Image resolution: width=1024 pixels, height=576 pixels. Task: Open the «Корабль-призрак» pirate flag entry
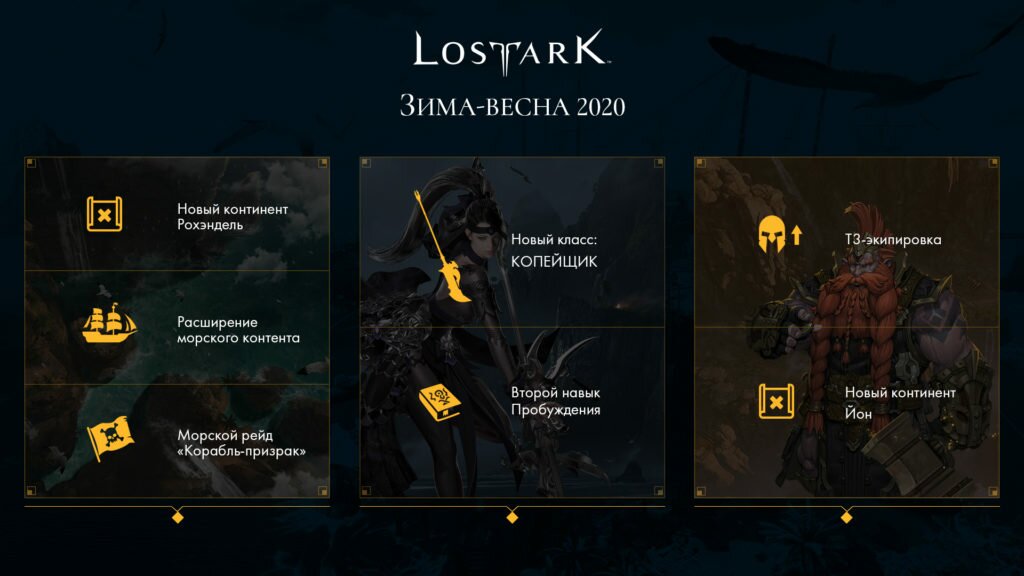(x=107, y=439)
